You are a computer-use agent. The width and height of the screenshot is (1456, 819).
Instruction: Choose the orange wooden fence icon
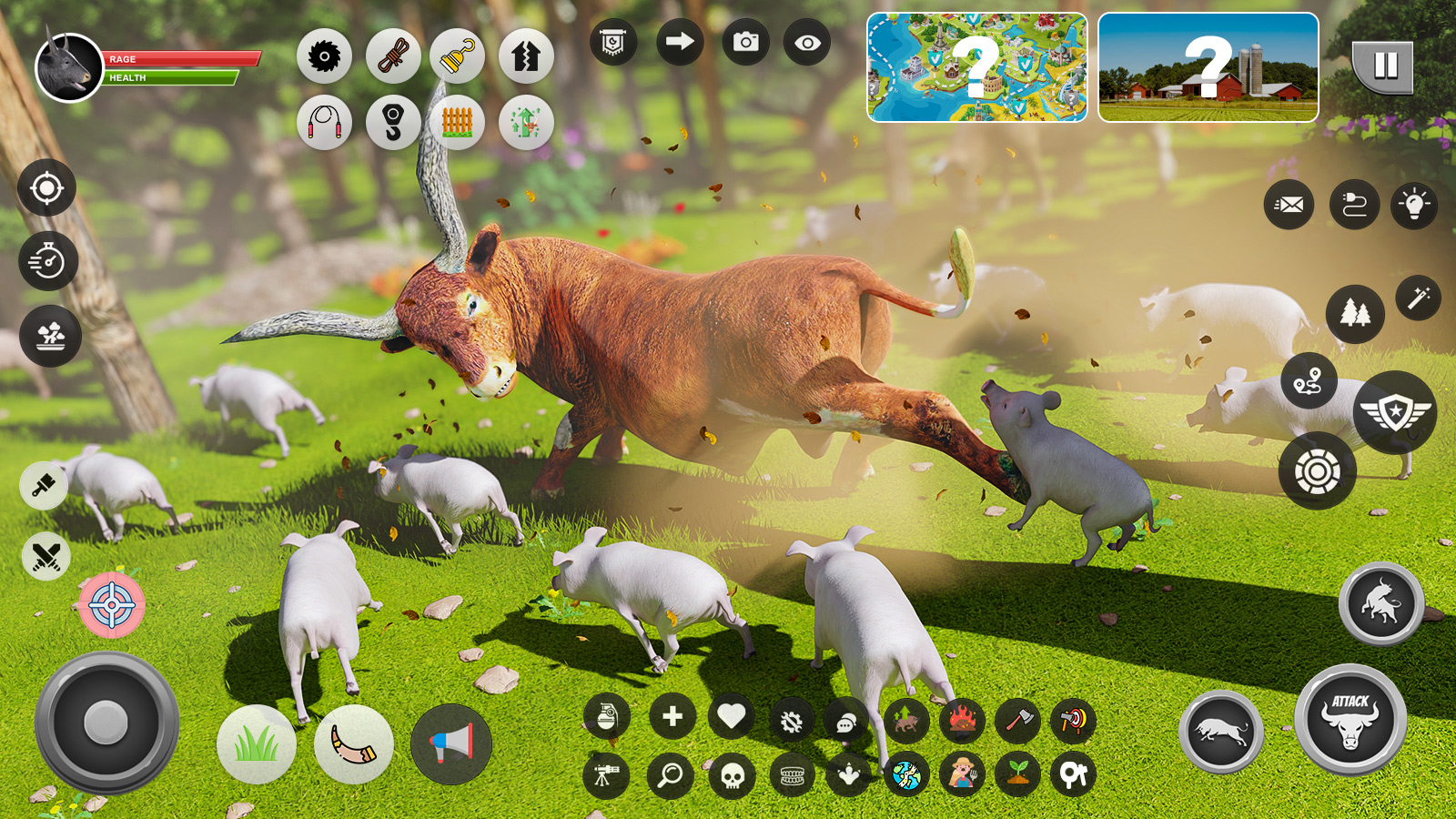[x=457, y=122]
